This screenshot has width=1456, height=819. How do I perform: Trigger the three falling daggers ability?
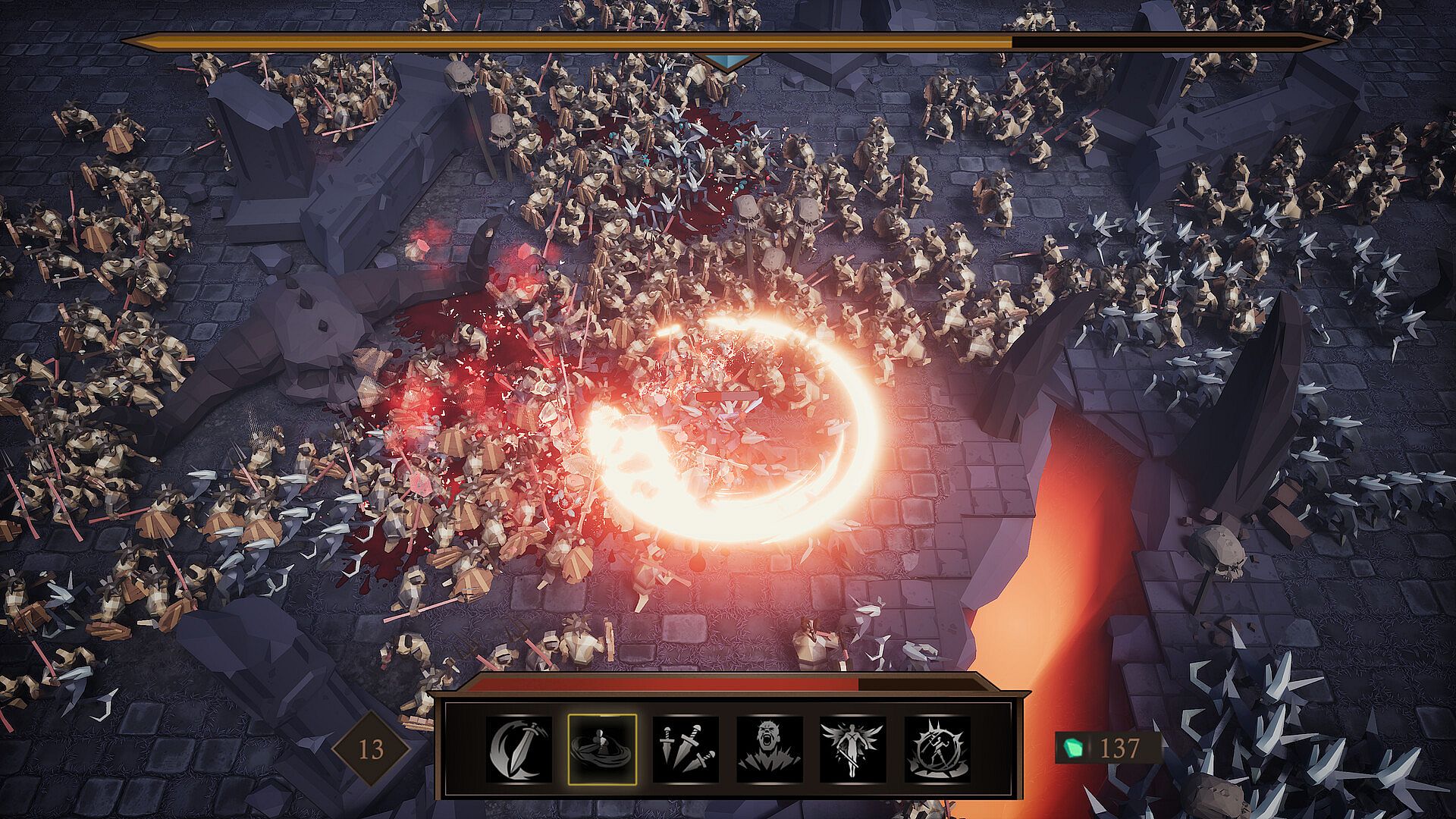tap(686, 749)
